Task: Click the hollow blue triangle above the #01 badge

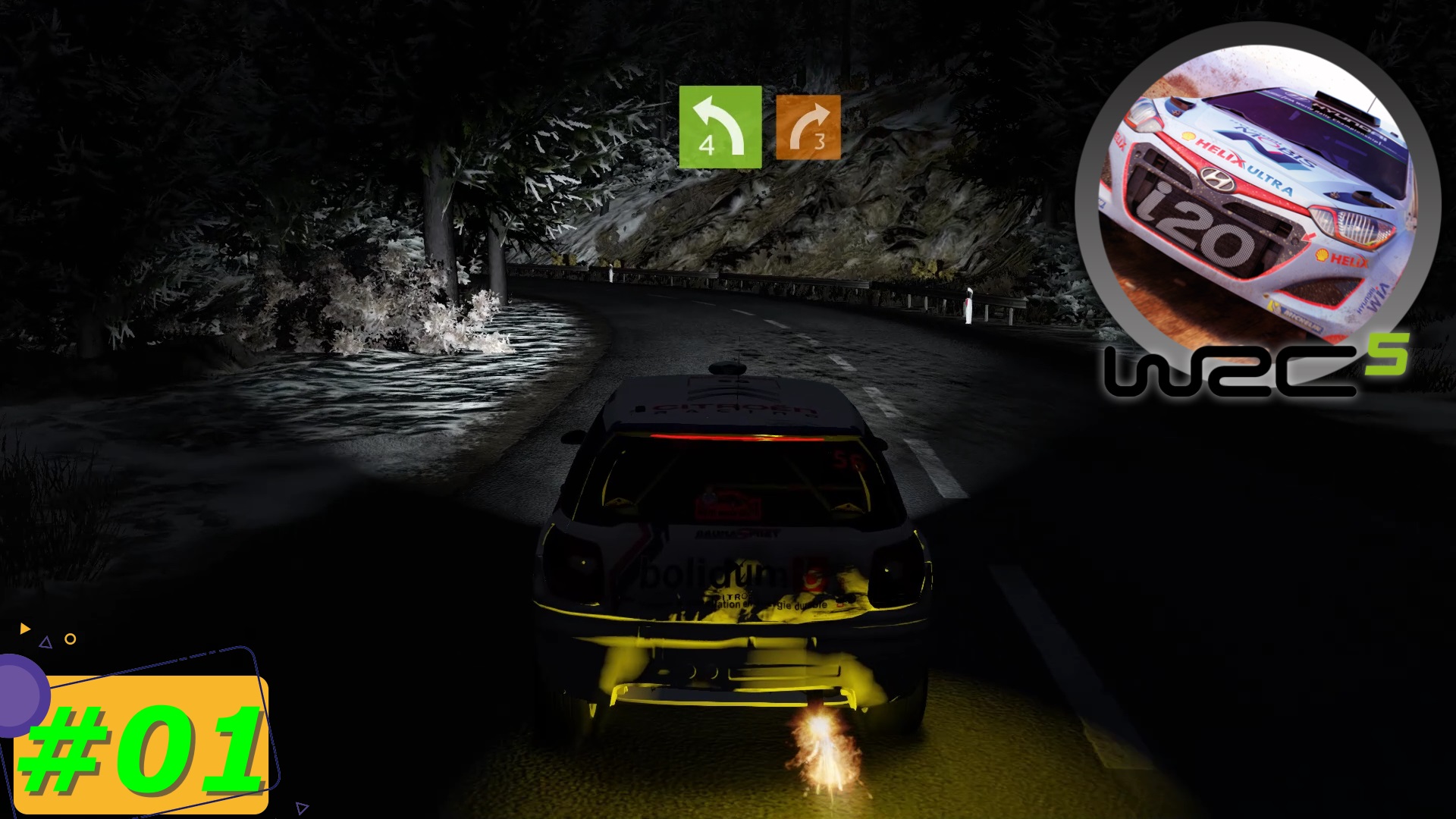Action: point(45,644)
